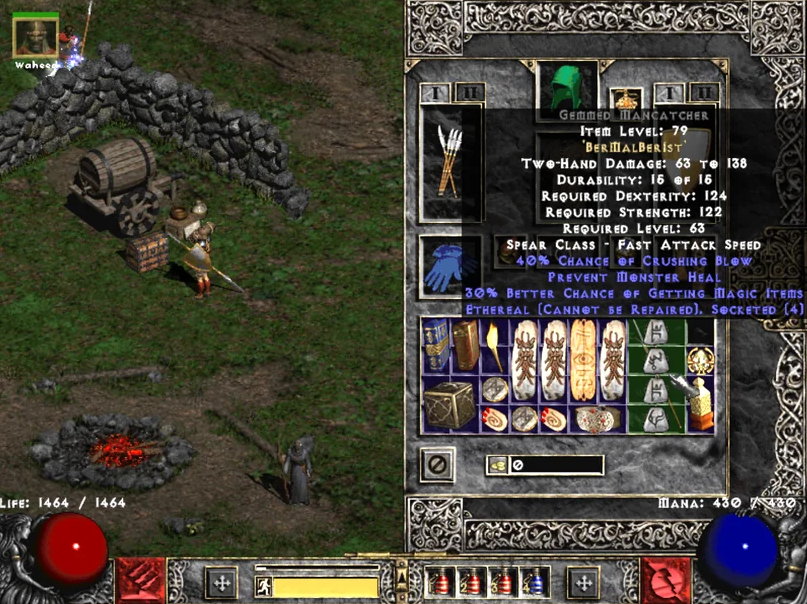Open the left red attack skill selector

[x=140, y=581]
